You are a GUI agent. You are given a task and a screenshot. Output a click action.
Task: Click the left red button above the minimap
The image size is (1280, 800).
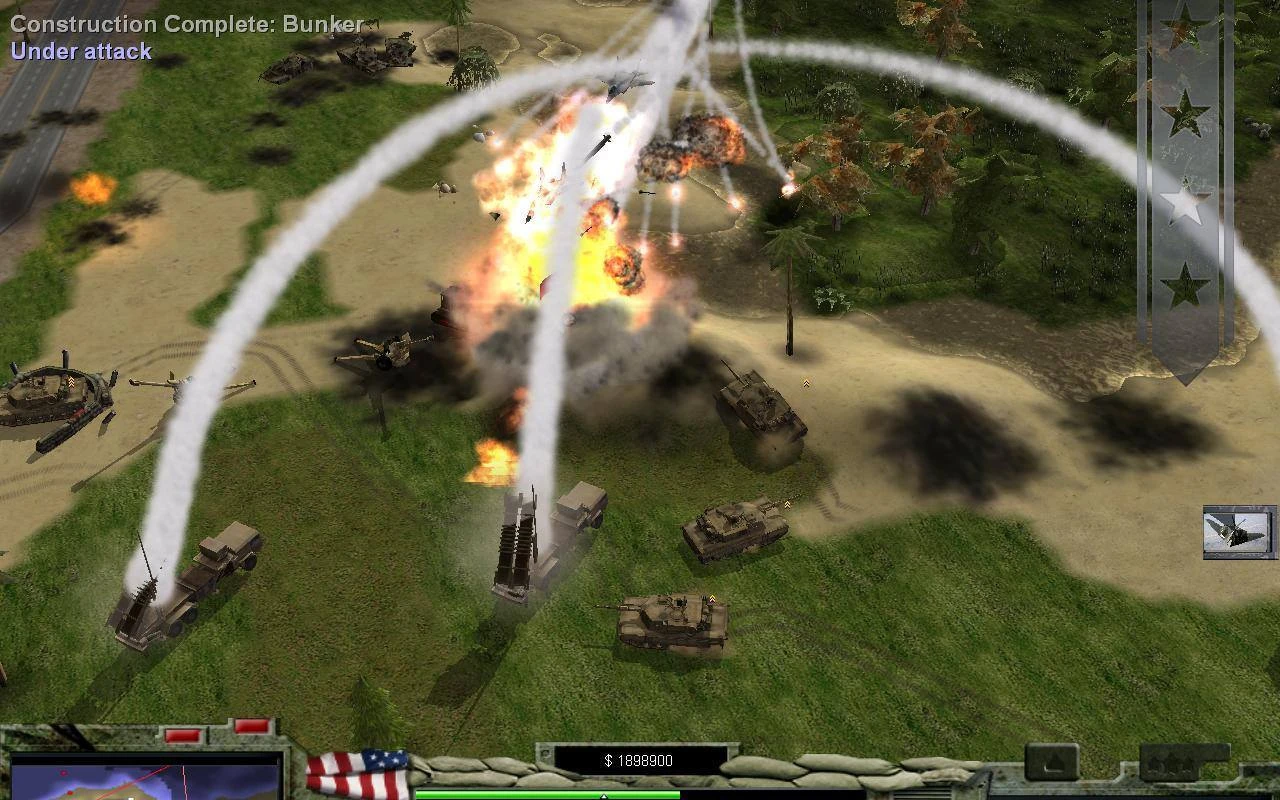coord(183,736)
